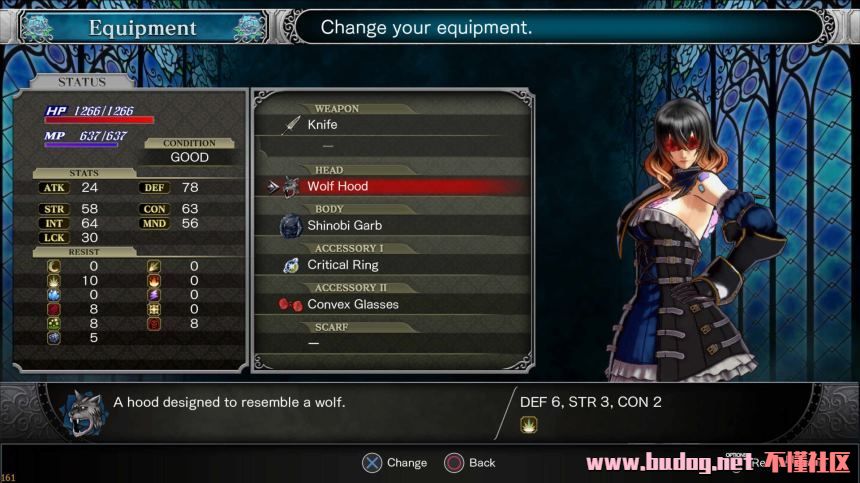
Task: Select the Convex Glasses accessory slot
Action: point(352,304)
